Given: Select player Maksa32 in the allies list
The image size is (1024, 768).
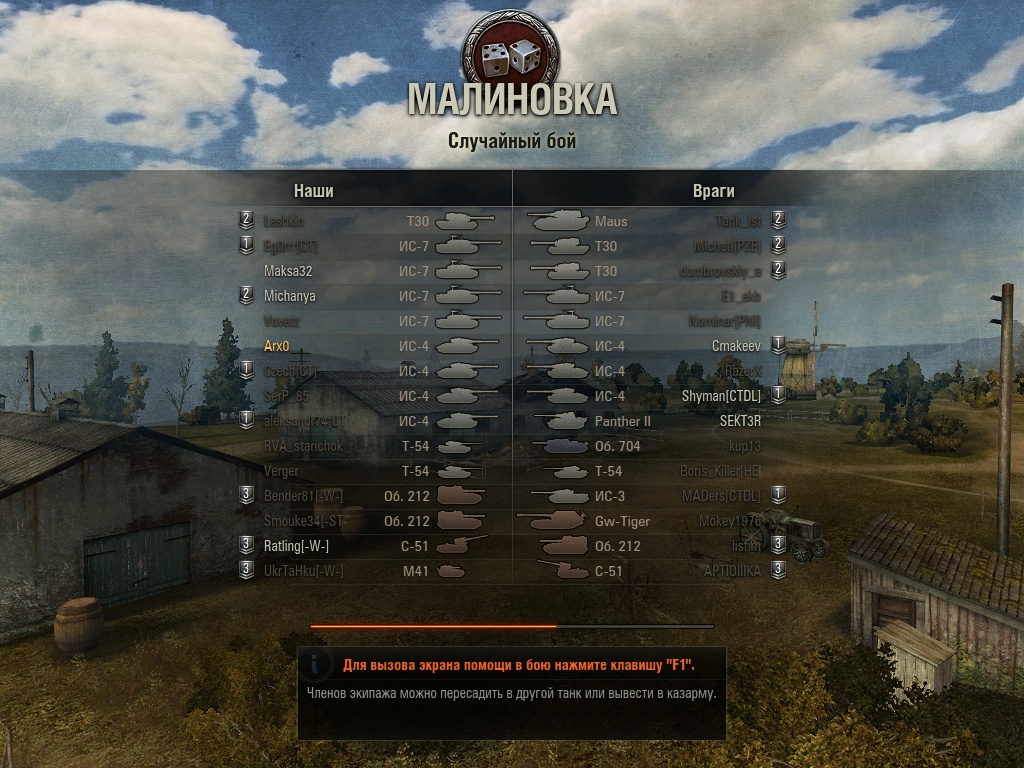Looking at the screenshot, I should point(288,271).
